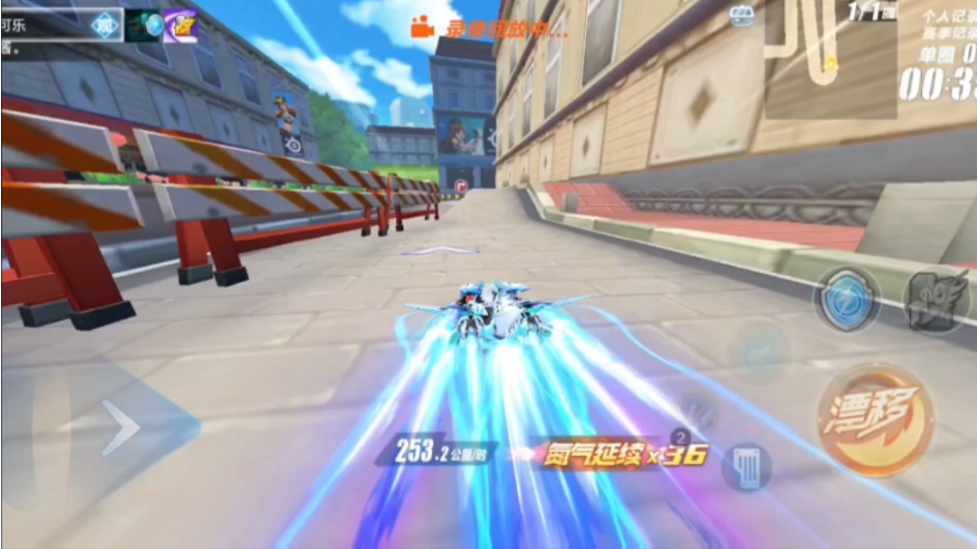977x549 pixels.
Task: Select the purple card item icon
Action: [180, 25]
